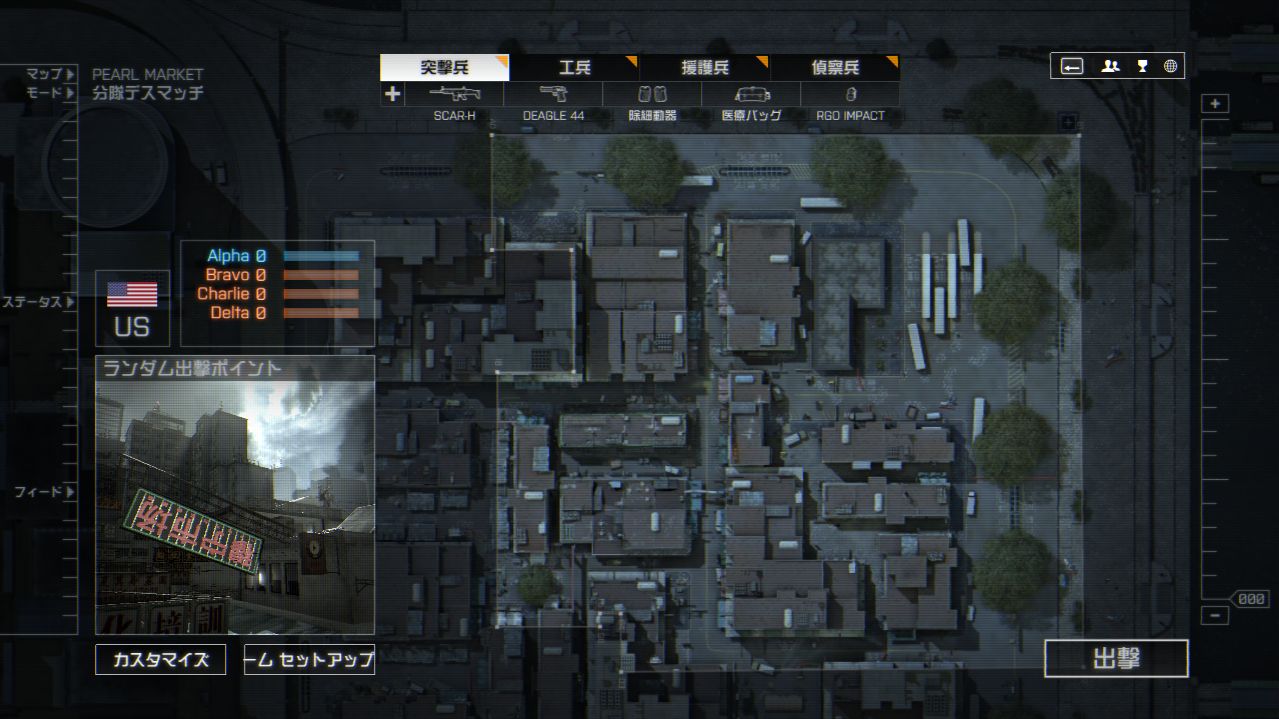Image resolution: width=1279 pixels, height=719 pixels.
Task: Switch to the 工兵 engineer class
Action: [x=574, y=68]
